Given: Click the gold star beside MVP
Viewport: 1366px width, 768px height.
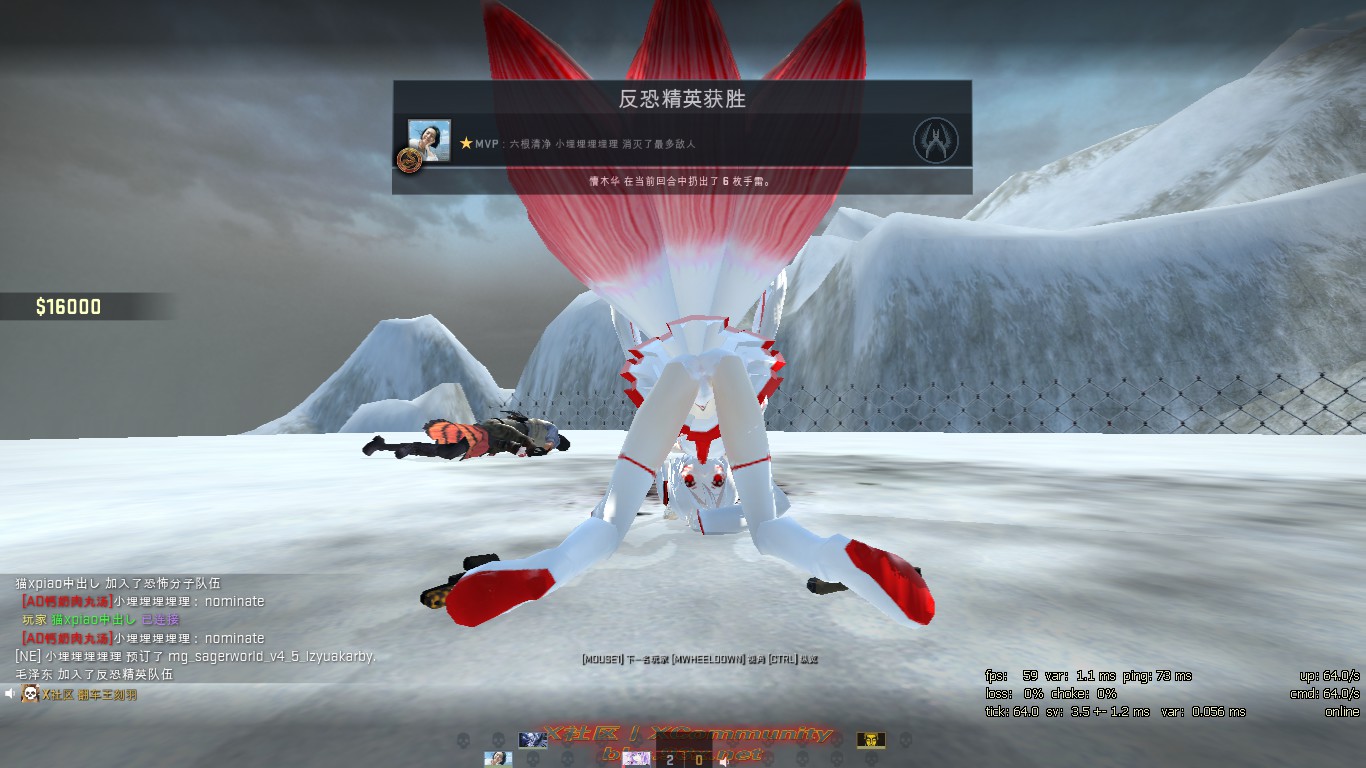Looking at the screenshot, I should (466, 143).
